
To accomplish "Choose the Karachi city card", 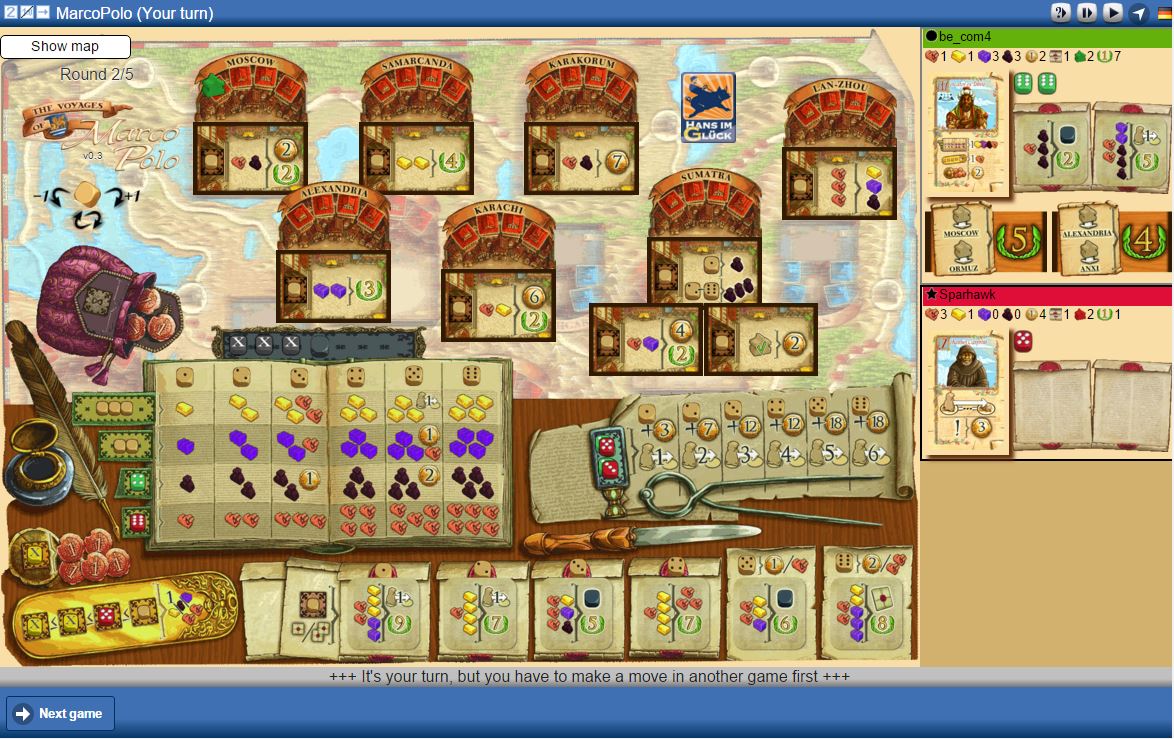I will click(498, 305).
